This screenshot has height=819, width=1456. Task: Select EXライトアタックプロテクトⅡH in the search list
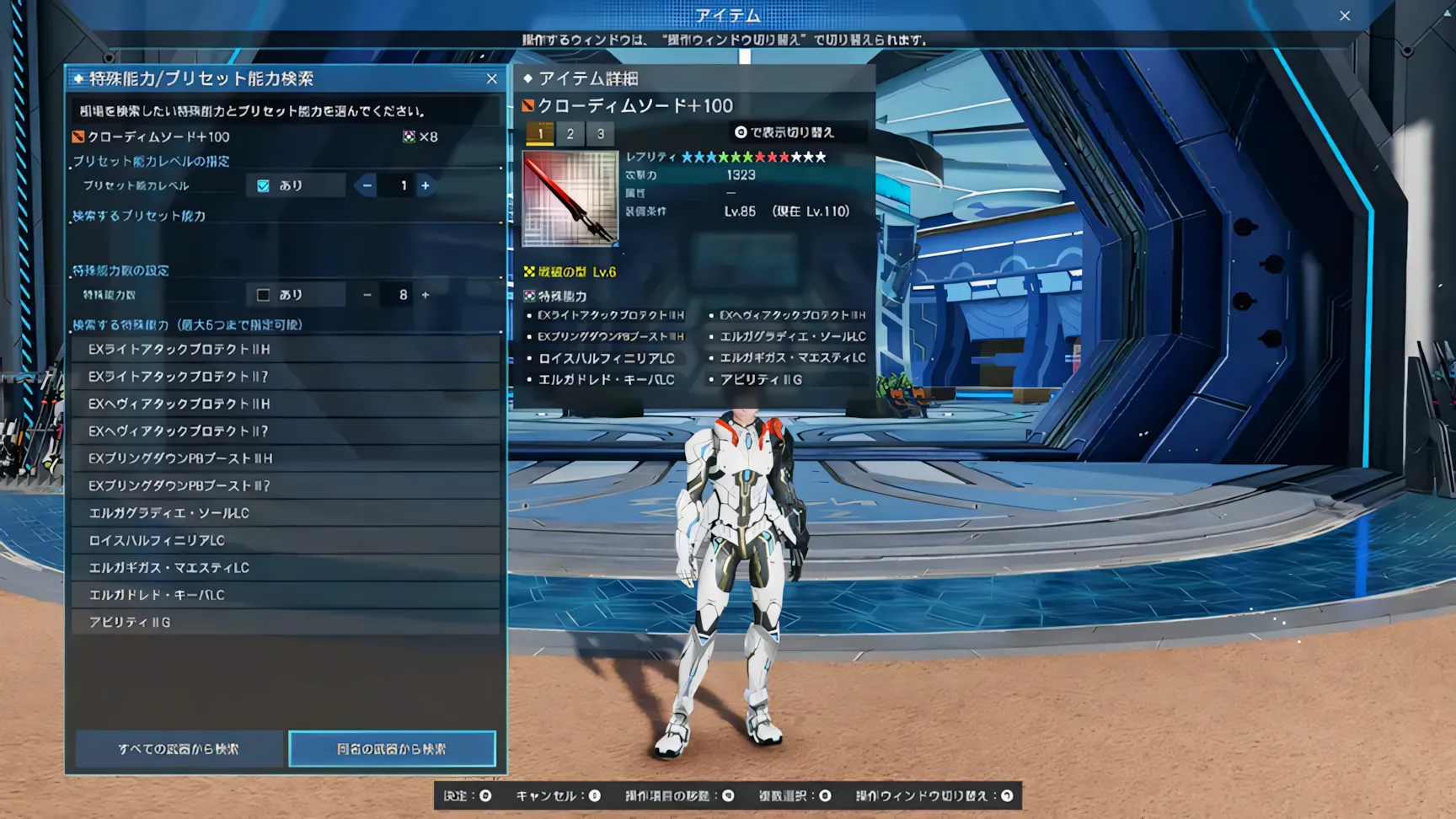tap(286, 350)
